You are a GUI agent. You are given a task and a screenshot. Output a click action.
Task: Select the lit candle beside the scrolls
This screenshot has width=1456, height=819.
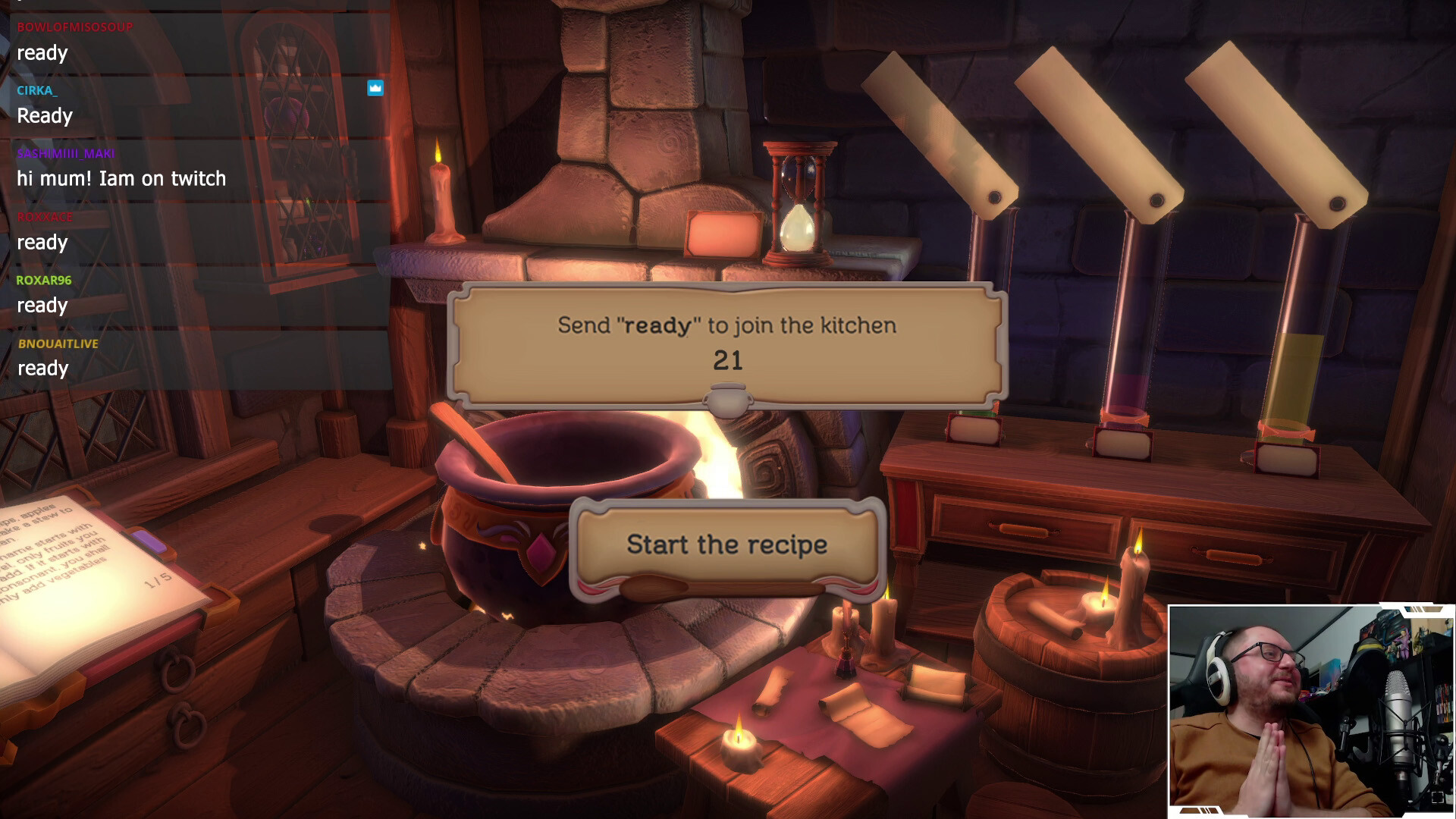(x=739, y=739)
